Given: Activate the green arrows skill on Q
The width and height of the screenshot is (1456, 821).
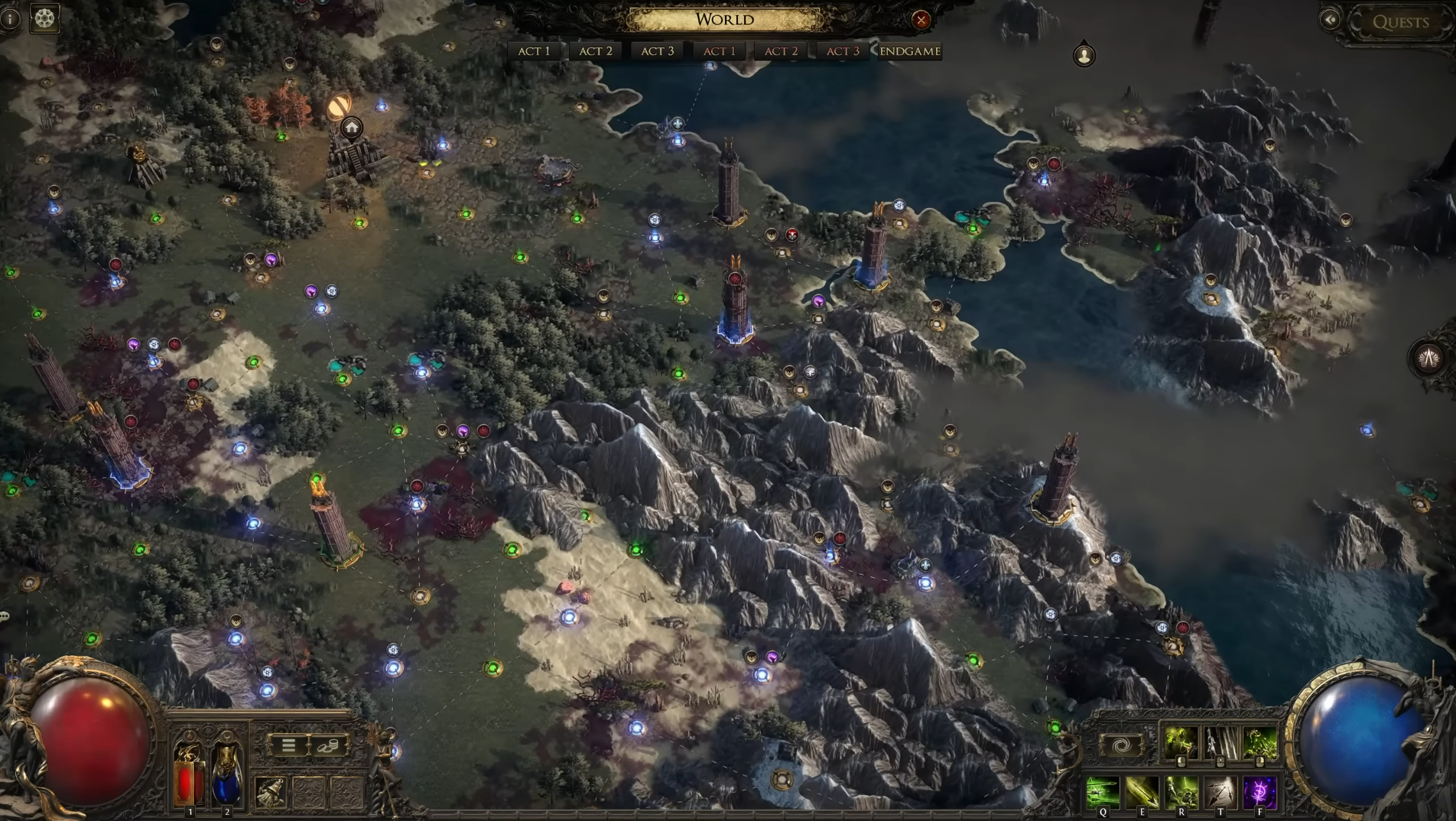Looking at the screenshot, I should click(x=1103, y=792).
